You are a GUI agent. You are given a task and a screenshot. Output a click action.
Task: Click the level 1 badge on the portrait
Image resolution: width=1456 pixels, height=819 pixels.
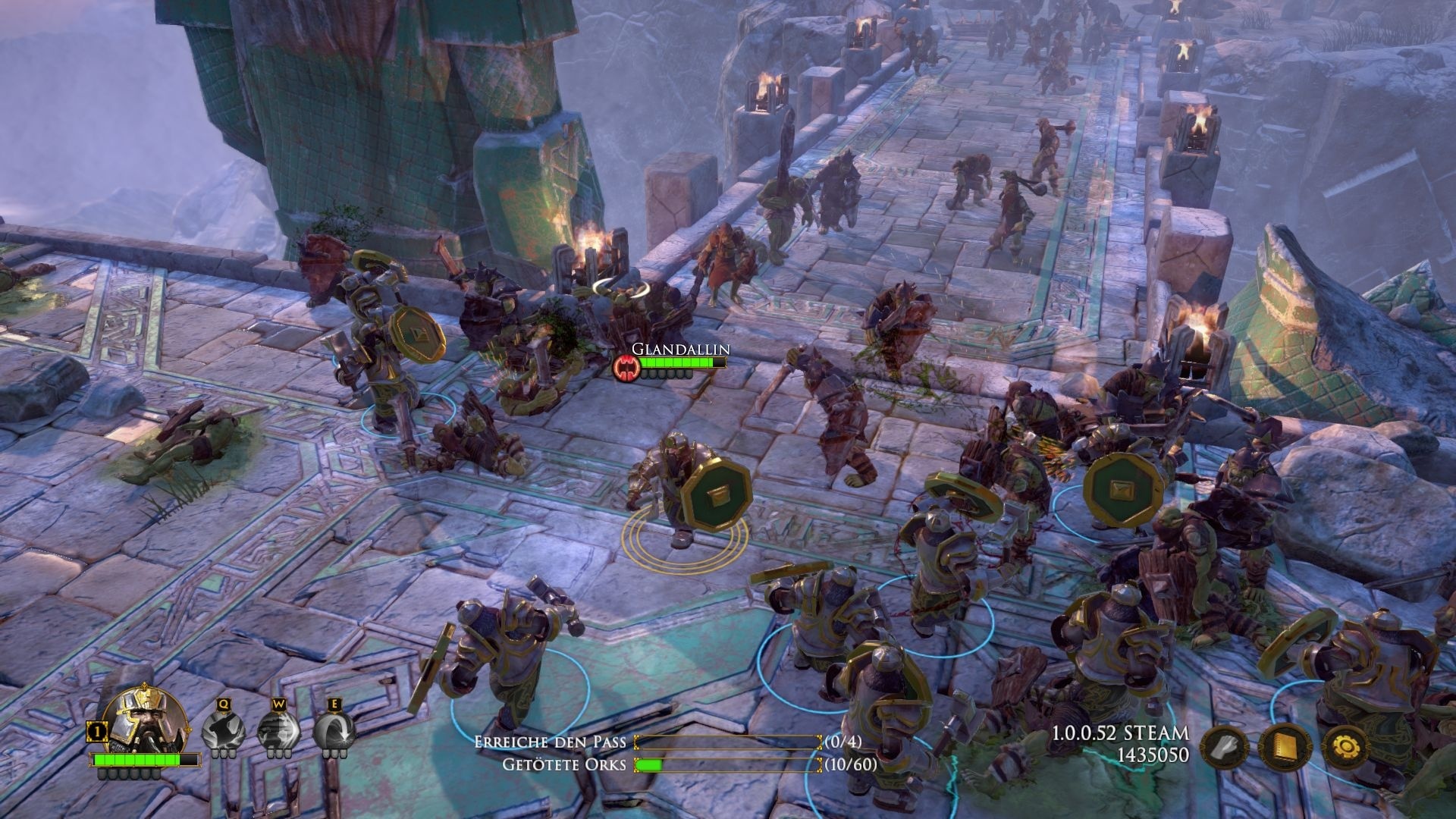[96, 731]
